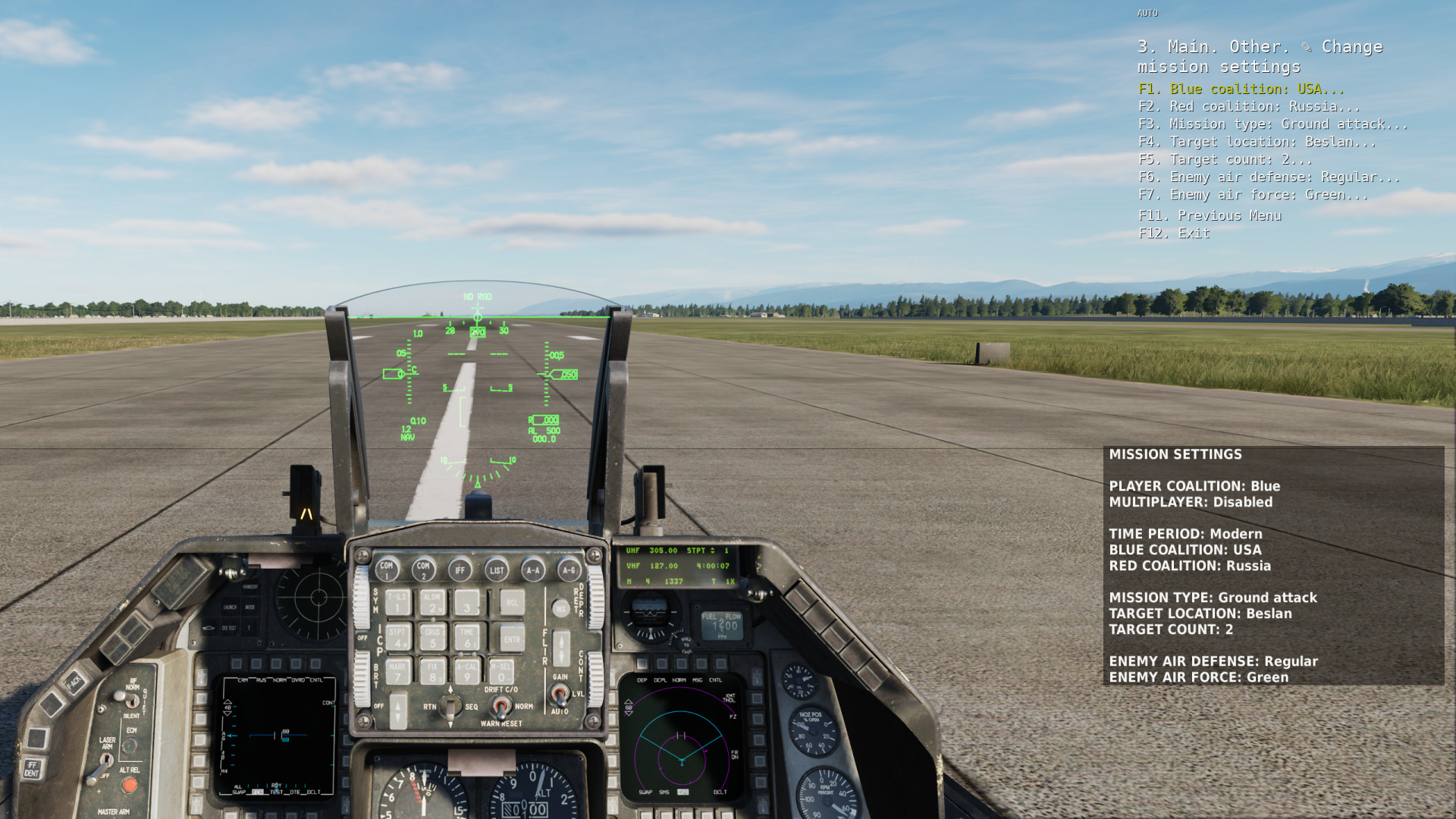Switch to A-A master mode
Viewport: 1456px width, 819px height.
(x=533, y=570)
